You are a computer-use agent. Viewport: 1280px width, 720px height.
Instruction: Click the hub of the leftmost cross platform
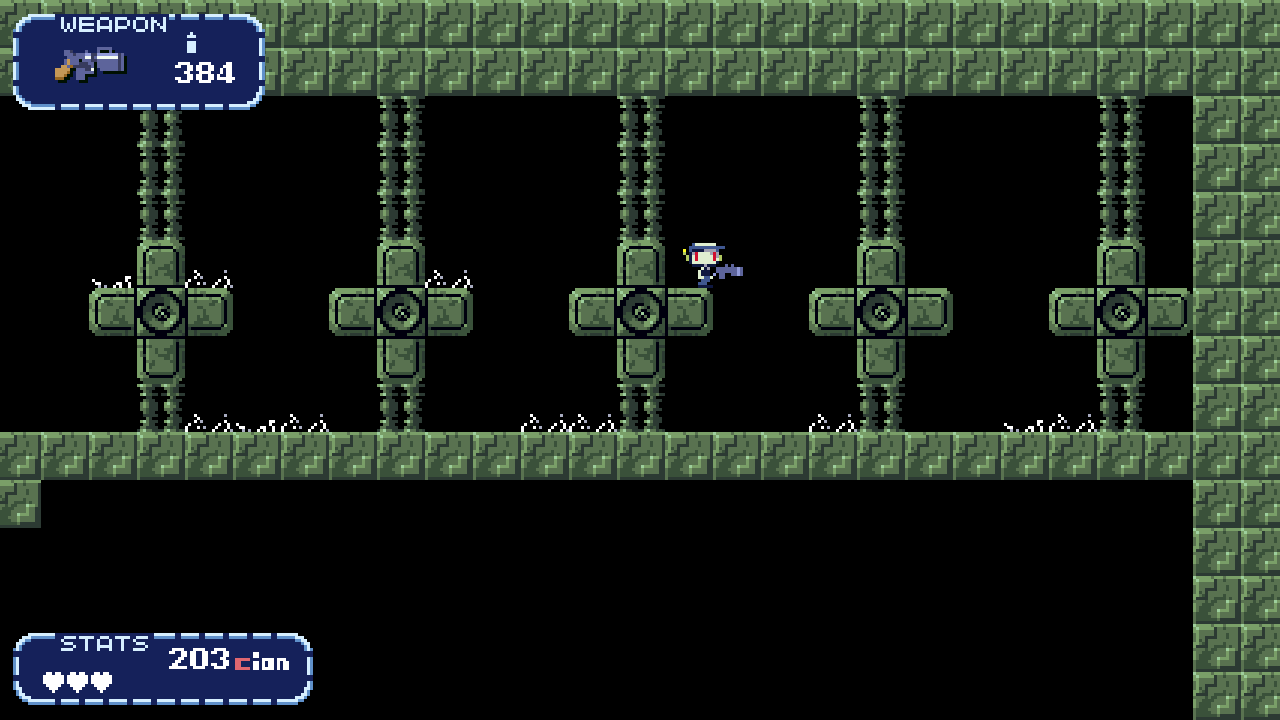(161, 310)
